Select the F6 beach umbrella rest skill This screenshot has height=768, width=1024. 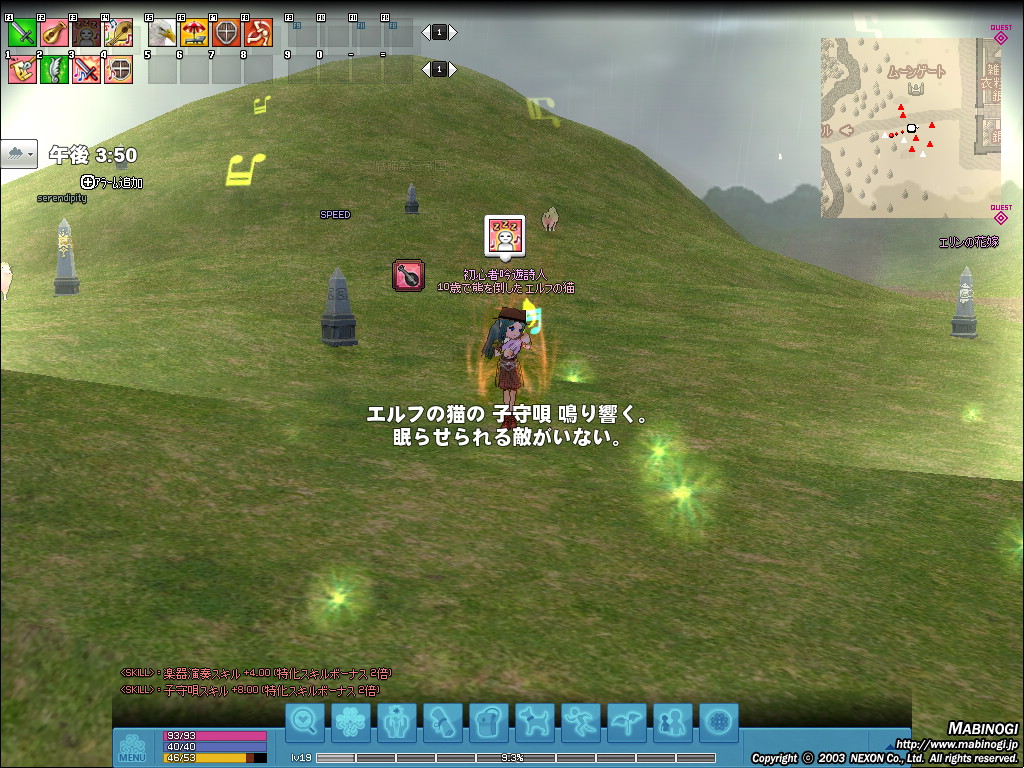194,33
